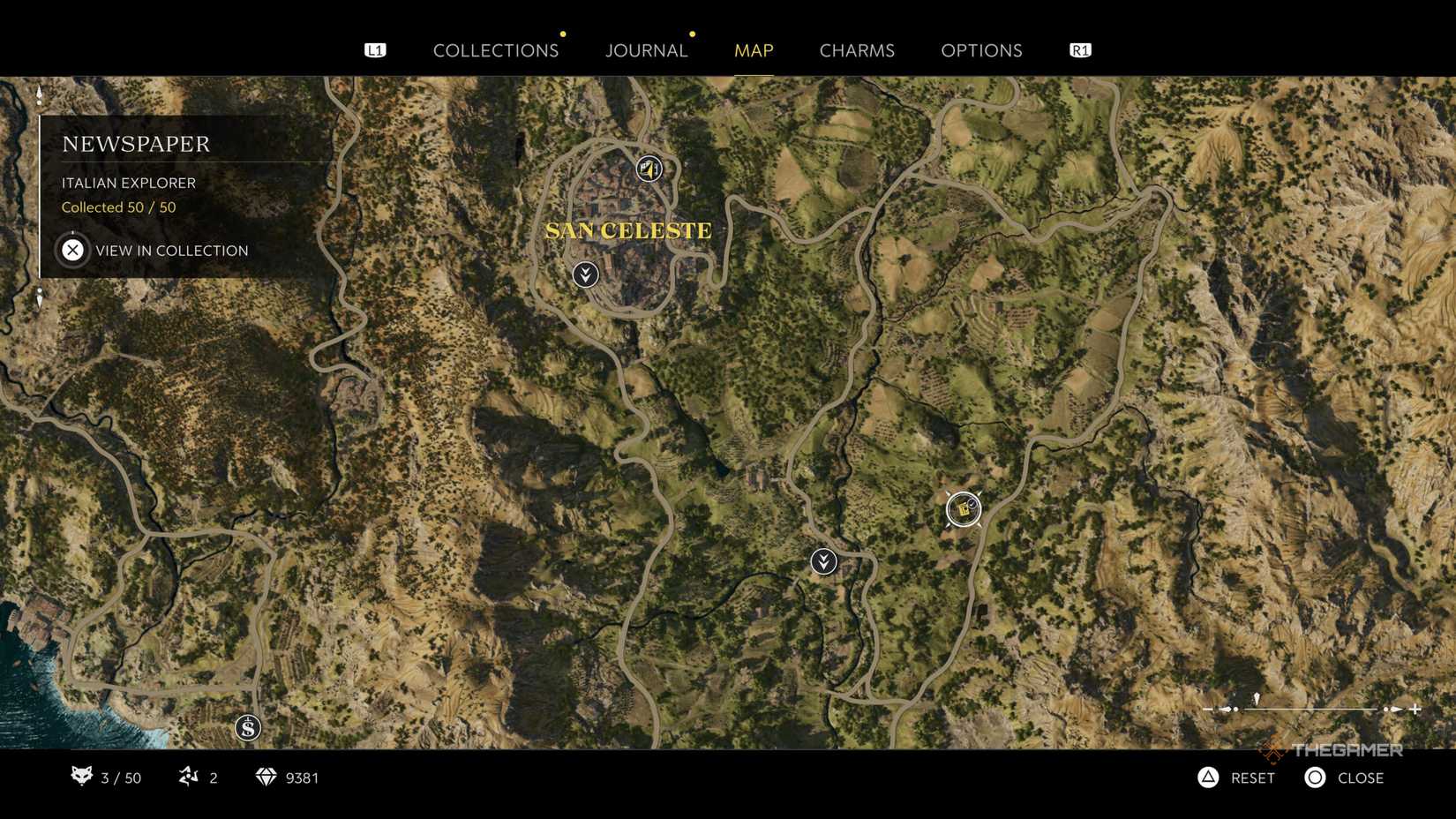Toggle the southern double-chevron map marker
Screen dimensions: 1456x819
[x=823, y=560]
